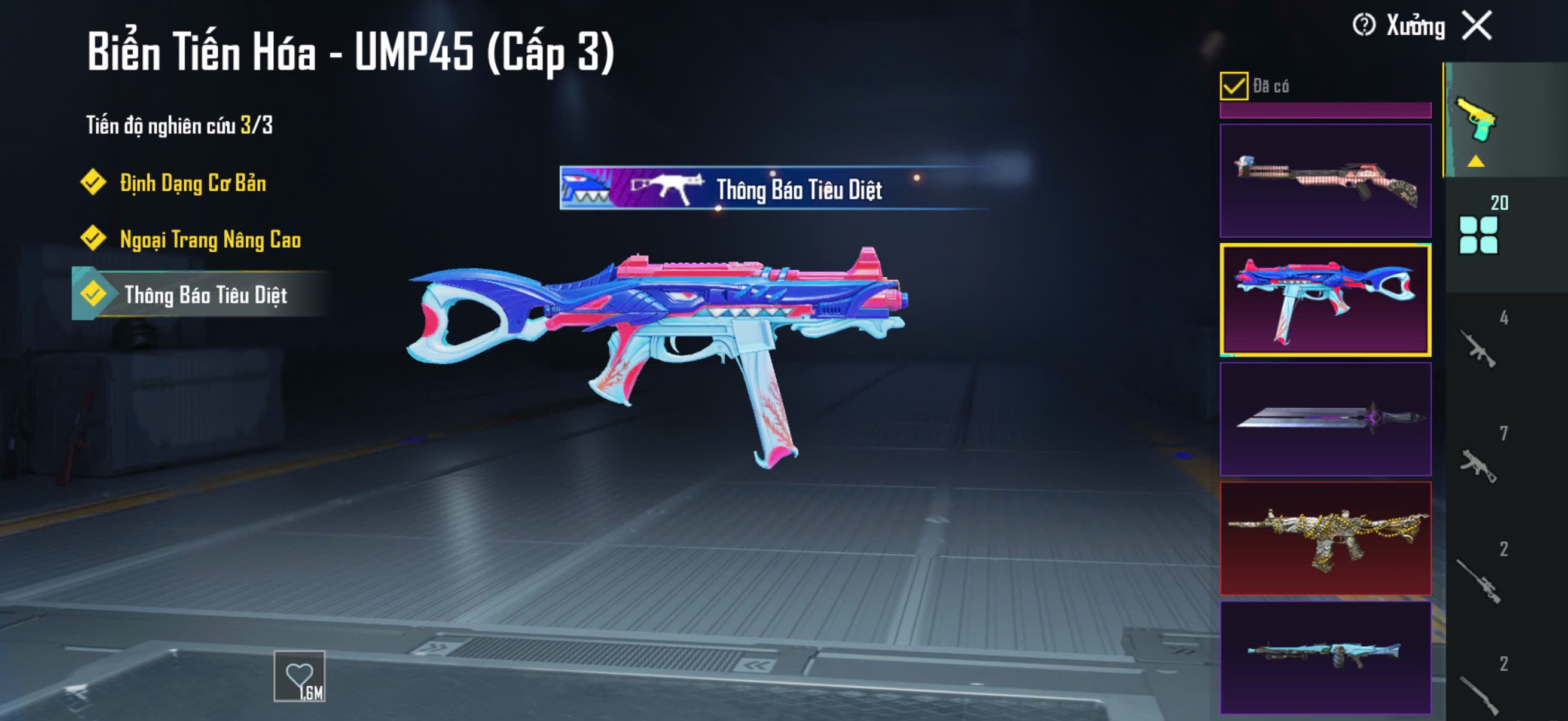
Task: Open the Xưởng help info
Action: click(1363, 26)
